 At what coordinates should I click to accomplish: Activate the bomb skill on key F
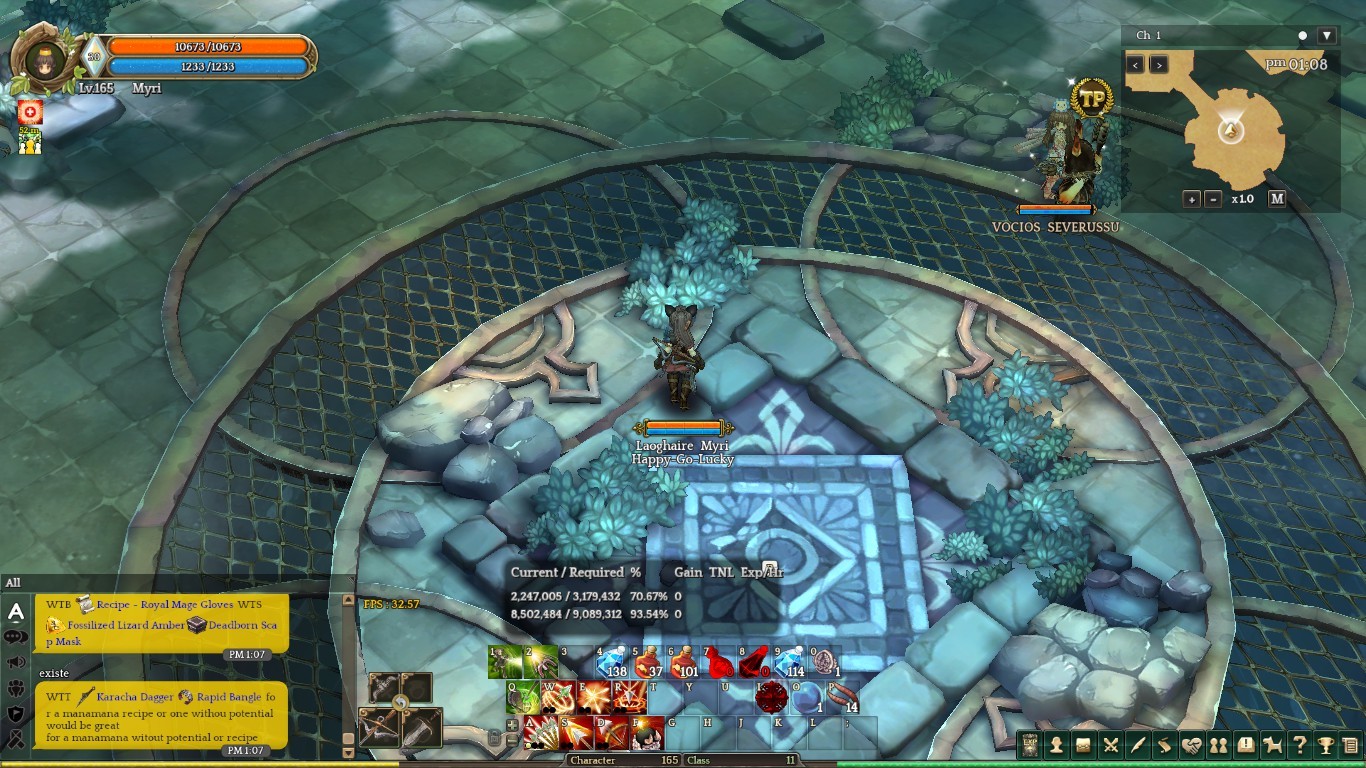[647, 733]
